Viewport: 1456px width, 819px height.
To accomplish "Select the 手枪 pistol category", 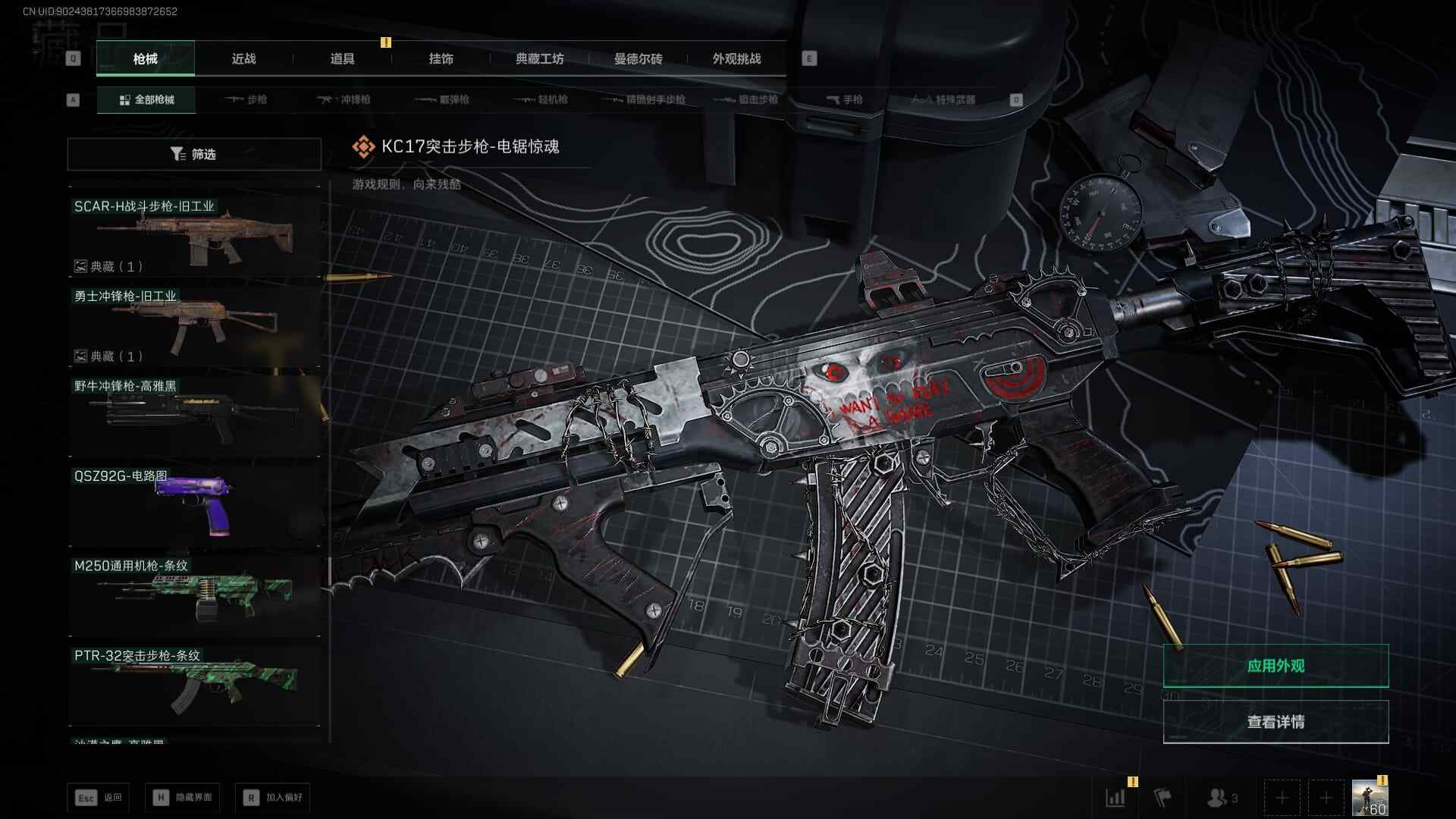I will 844,99.
